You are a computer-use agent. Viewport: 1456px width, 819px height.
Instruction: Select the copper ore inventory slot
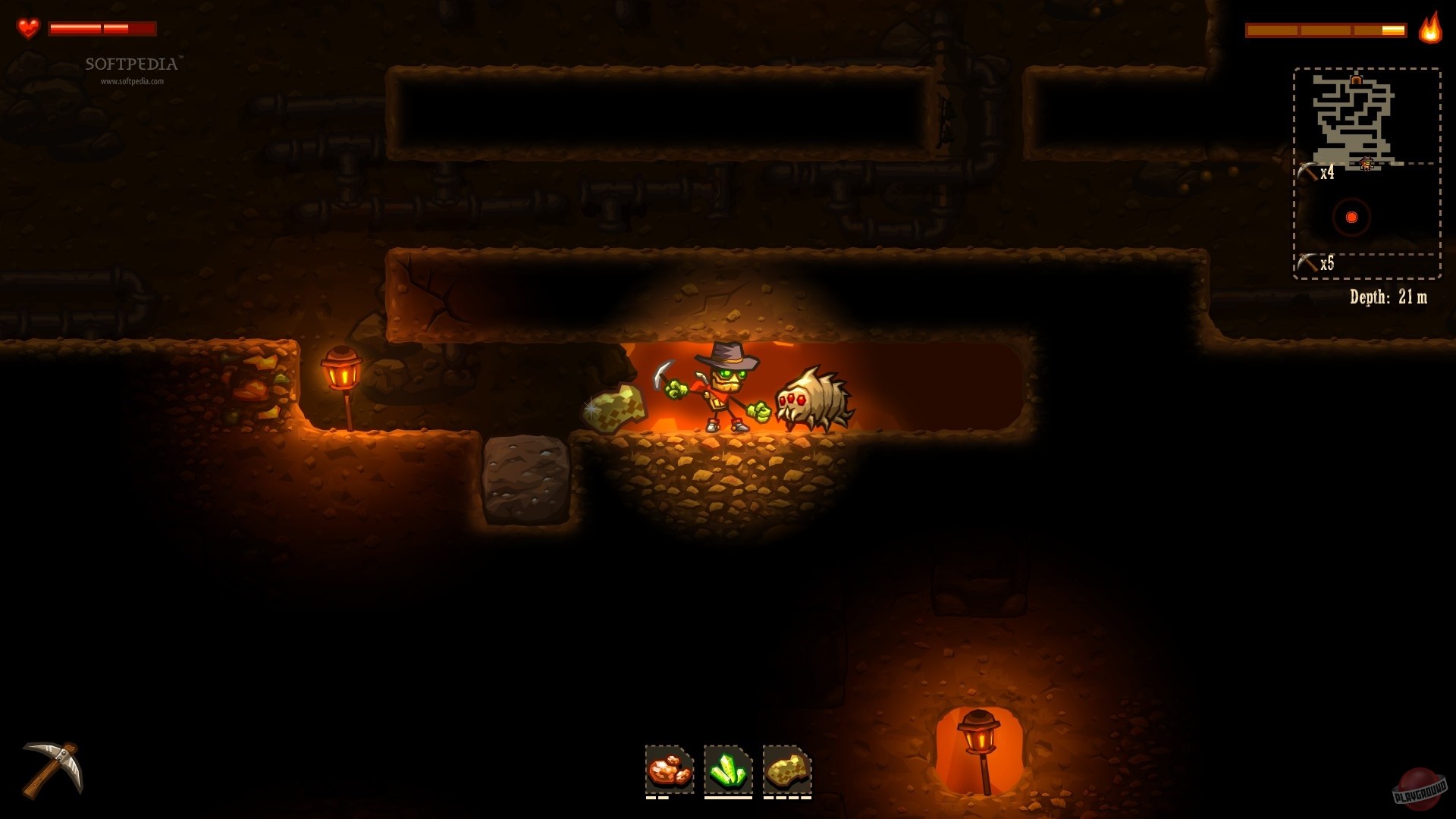tap(669, 770)
